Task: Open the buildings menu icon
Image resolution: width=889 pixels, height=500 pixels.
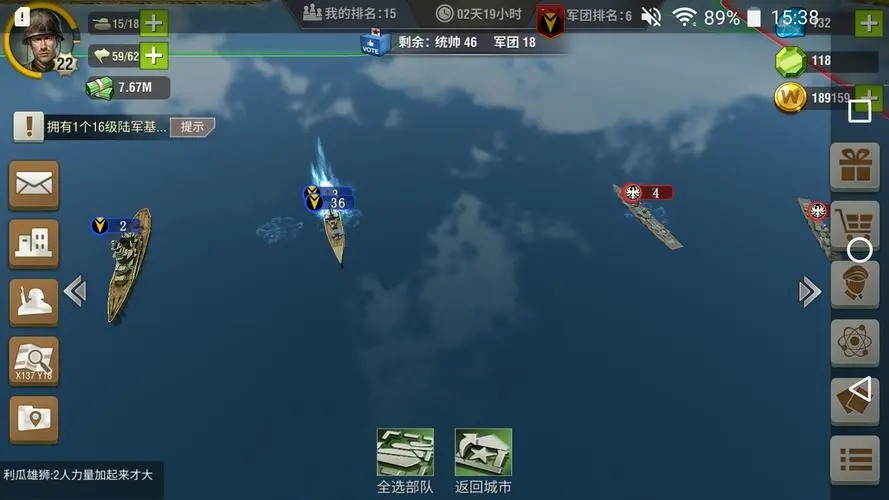Action: click(x=34, y=242)
